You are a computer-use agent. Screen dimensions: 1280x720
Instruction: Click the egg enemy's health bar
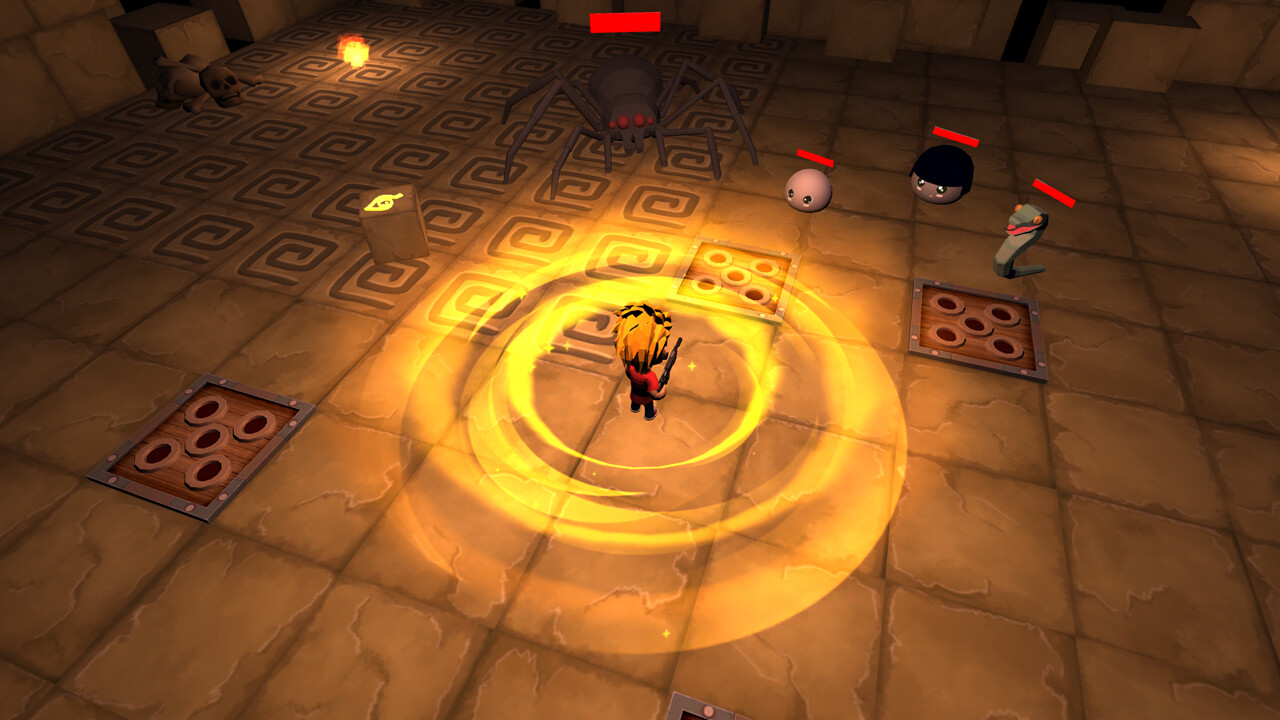coord(815,158)
